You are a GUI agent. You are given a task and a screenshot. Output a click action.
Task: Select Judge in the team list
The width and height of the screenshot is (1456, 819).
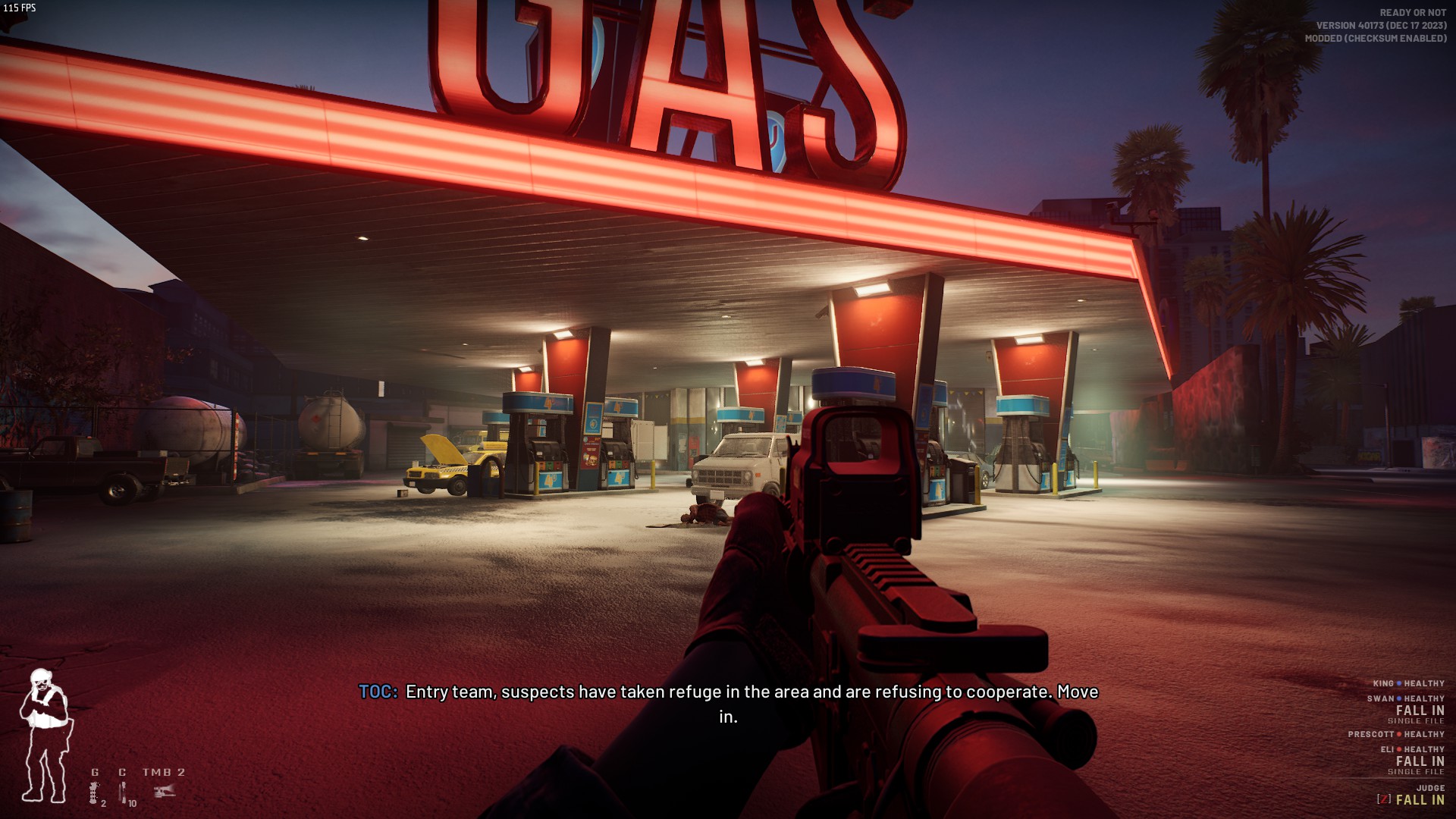coord(1429,788)
